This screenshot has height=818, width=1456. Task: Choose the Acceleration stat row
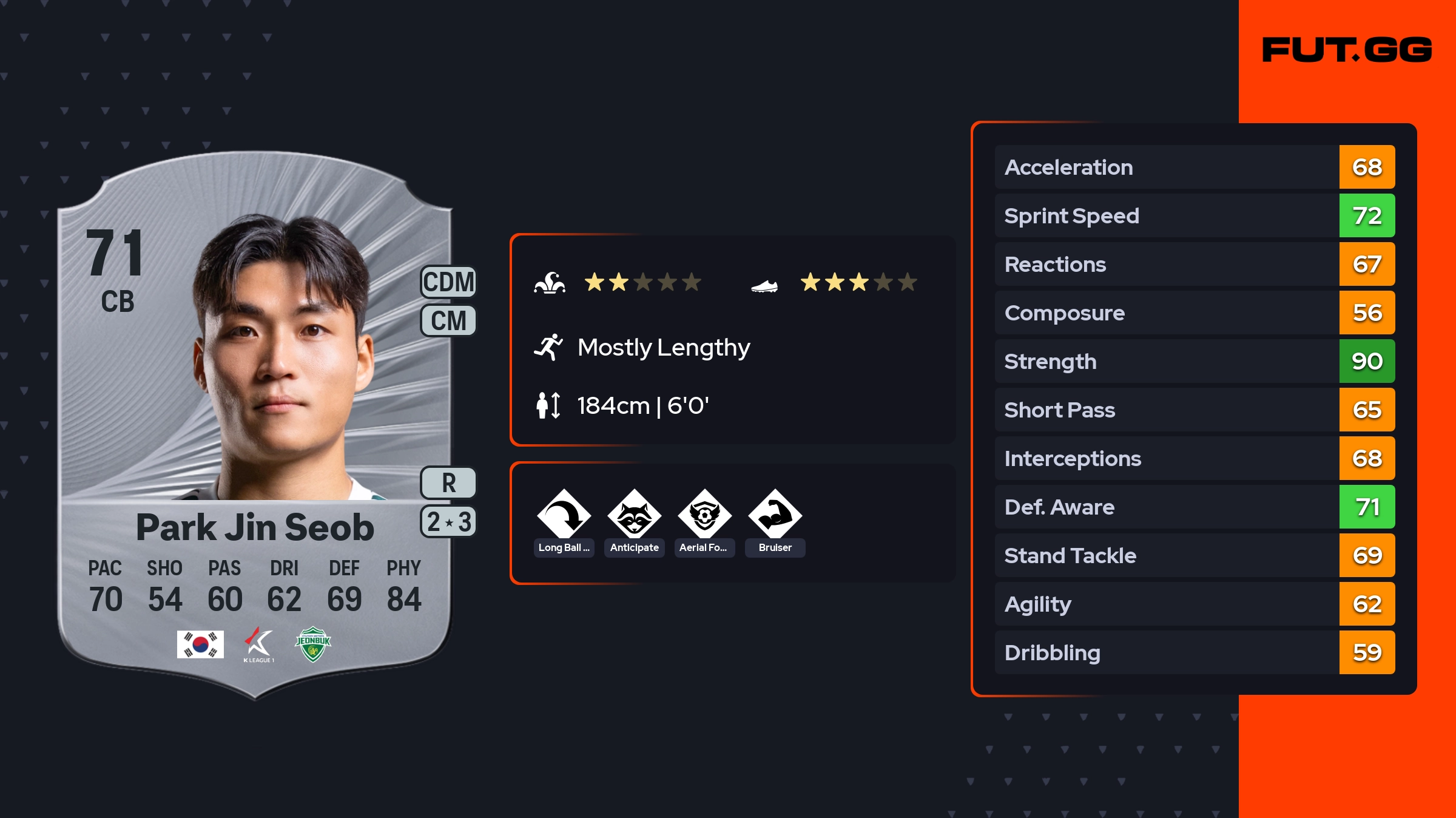(x=1194, y=167)
